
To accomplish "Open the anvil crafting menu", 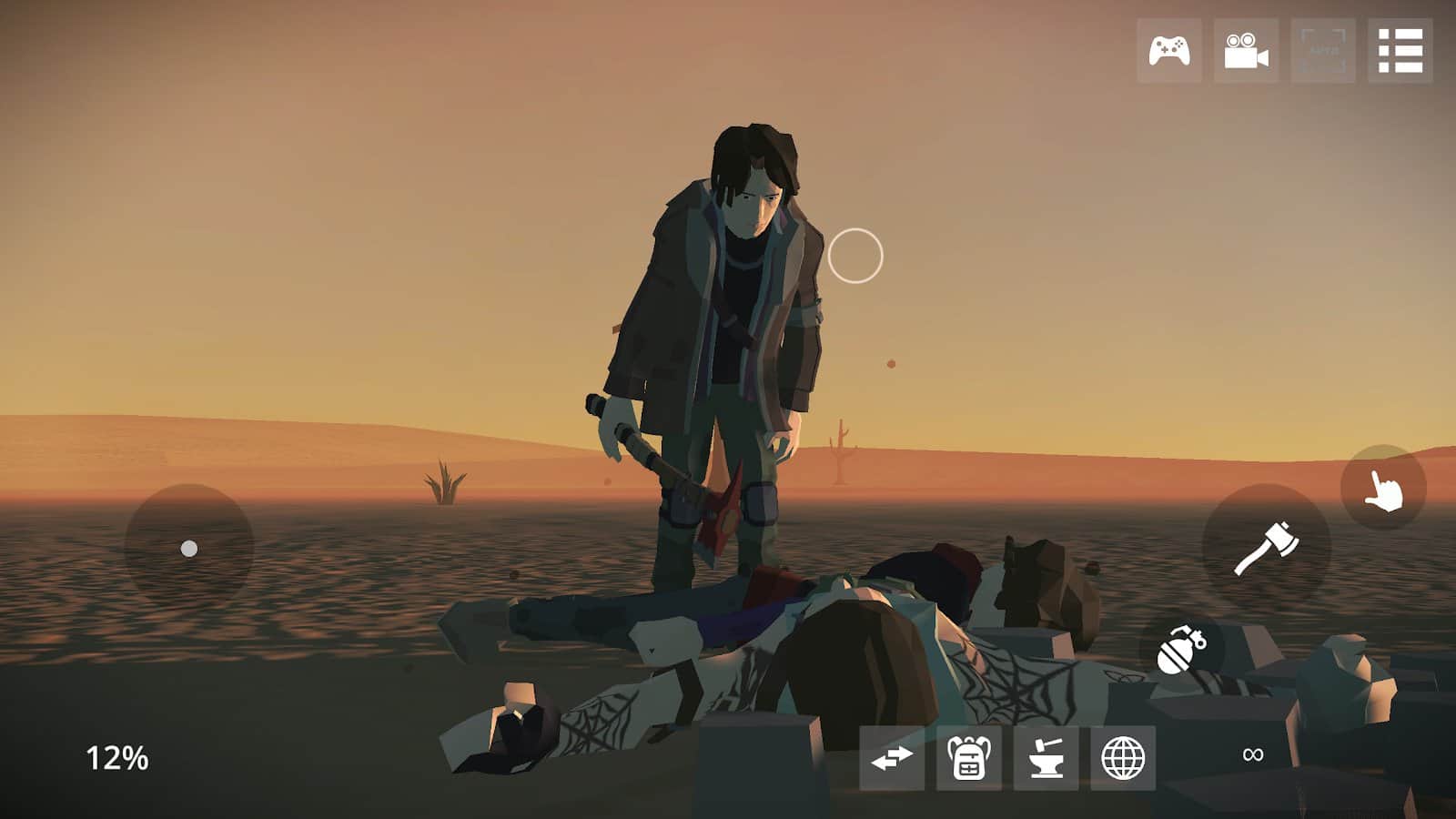I will pos(1048,756).
